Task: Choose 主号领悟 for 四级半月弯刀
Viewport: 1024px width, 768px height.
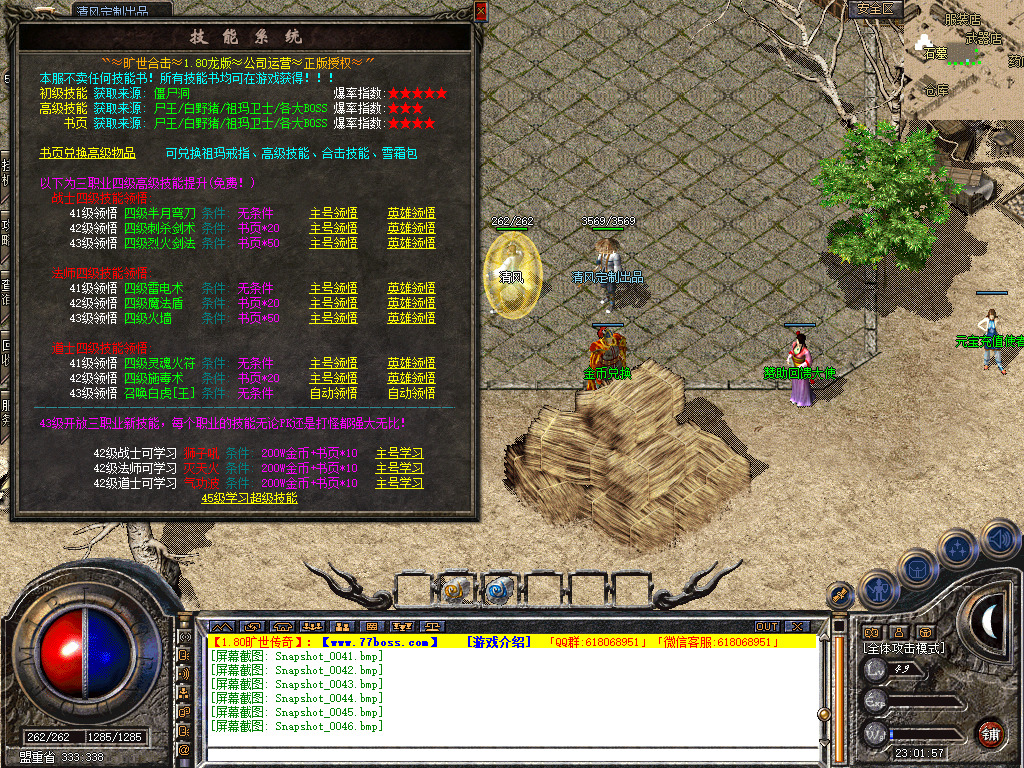Action: tap(333, 213)
